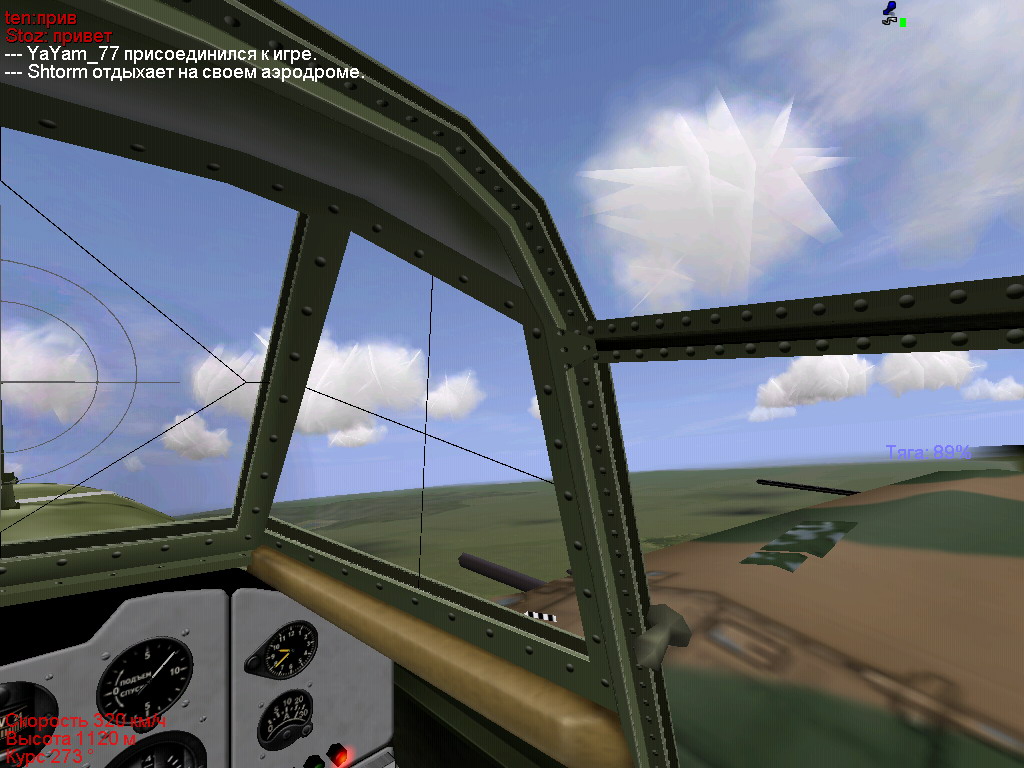
Task: Select Stoz's chat message "привет"
Action: (x=58, y=36)
